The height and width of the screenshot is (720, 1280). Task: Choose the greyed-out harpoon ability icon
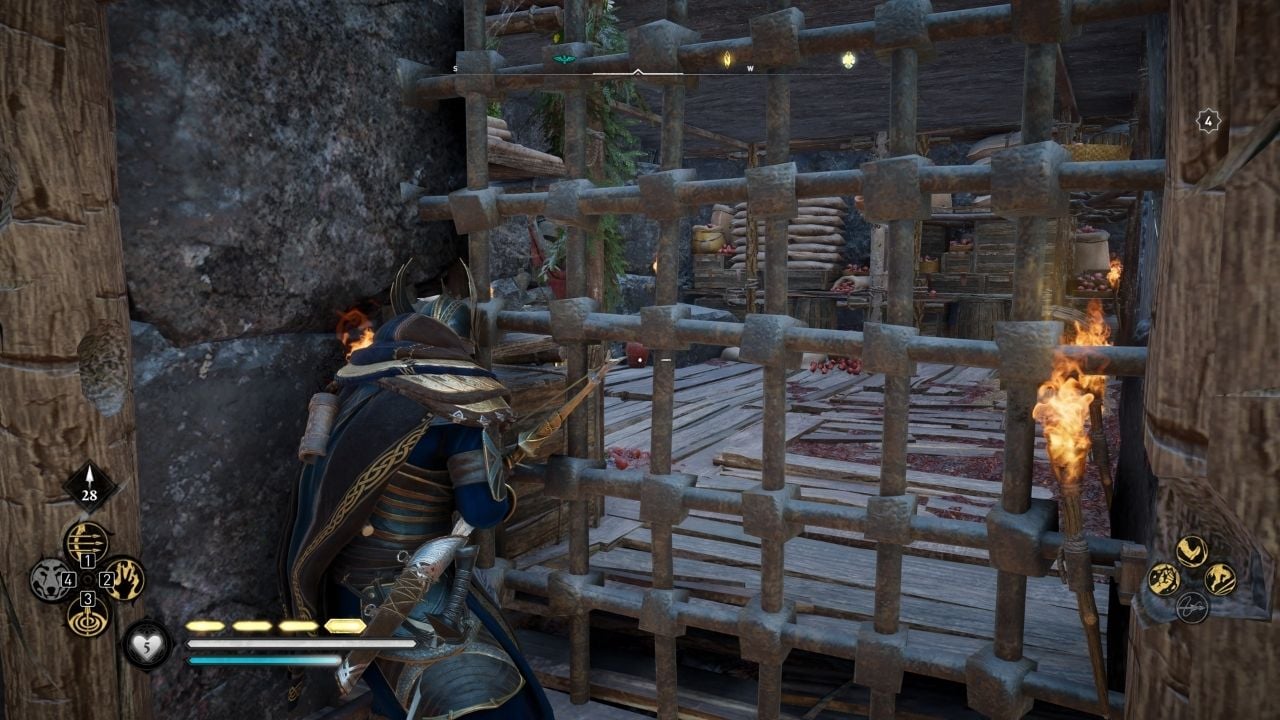pos(1191,606)
